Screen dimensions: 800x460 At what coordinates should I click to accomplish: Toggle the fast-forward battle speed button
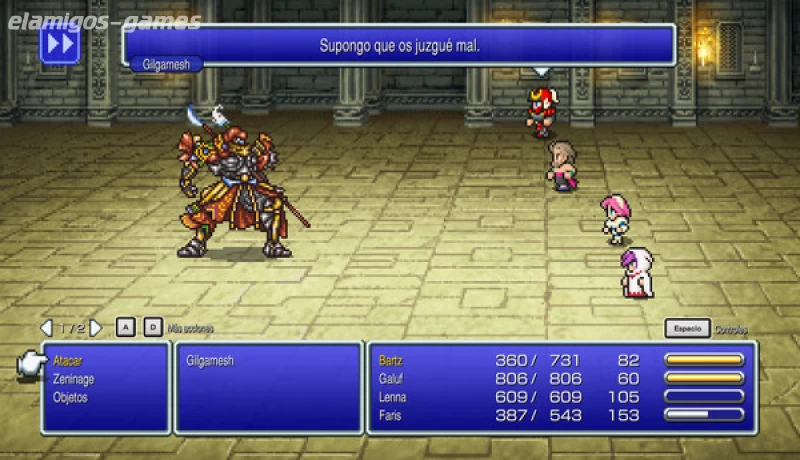point(59,45)
